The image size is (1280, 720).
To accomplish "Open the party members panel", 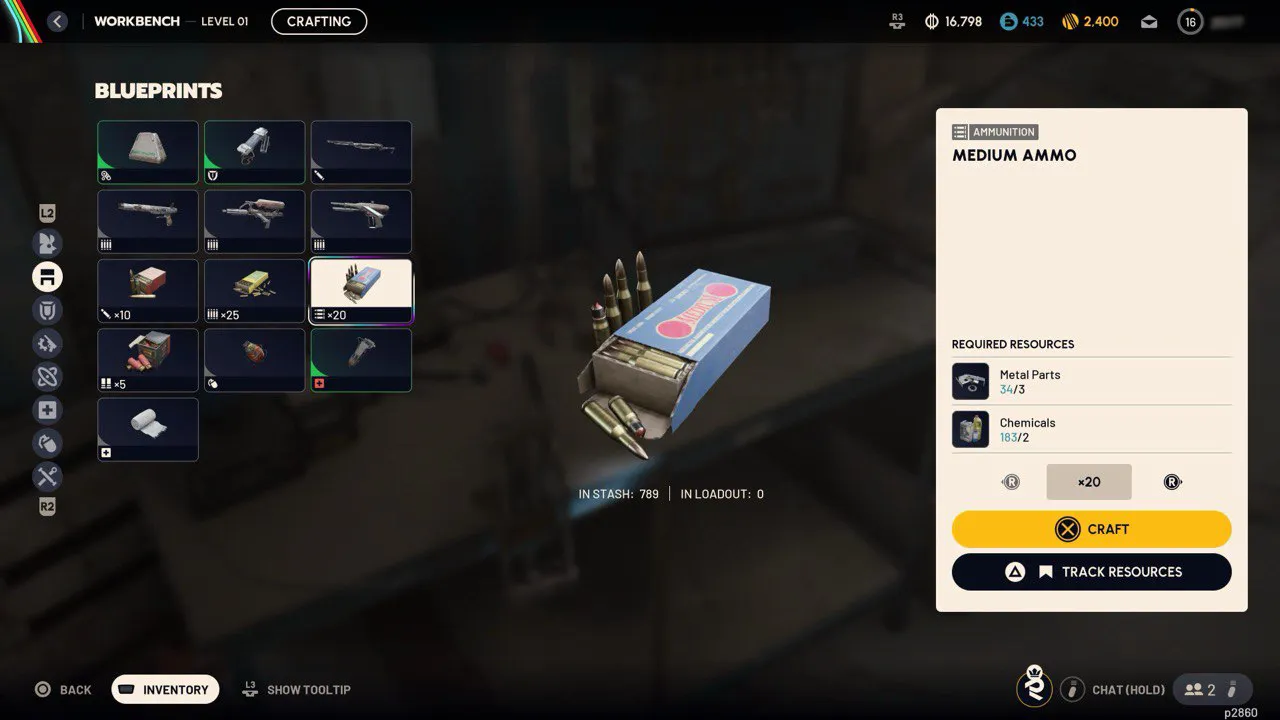I will 1199,689.
